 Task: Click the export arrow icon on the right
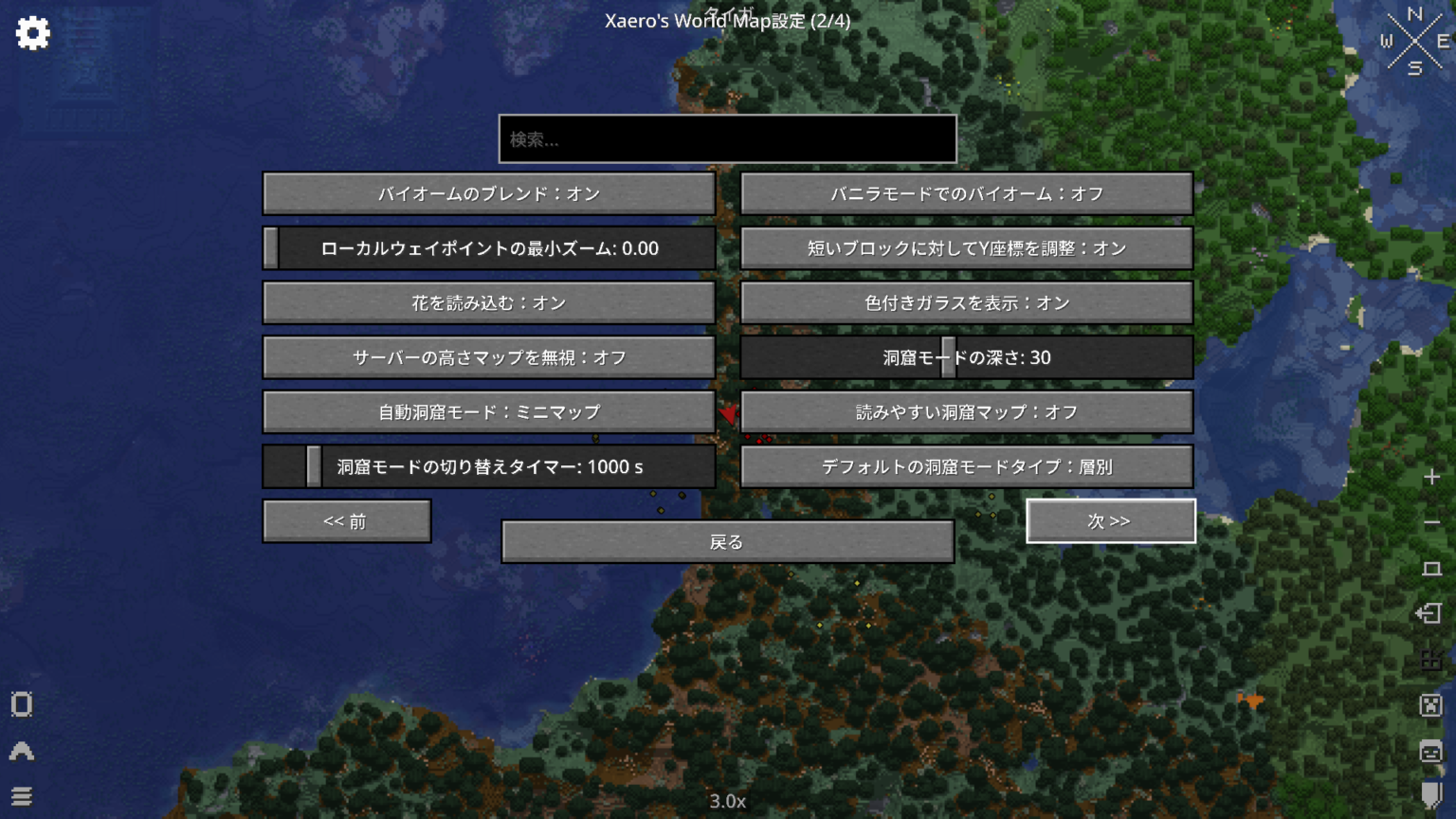[1429, 612]
